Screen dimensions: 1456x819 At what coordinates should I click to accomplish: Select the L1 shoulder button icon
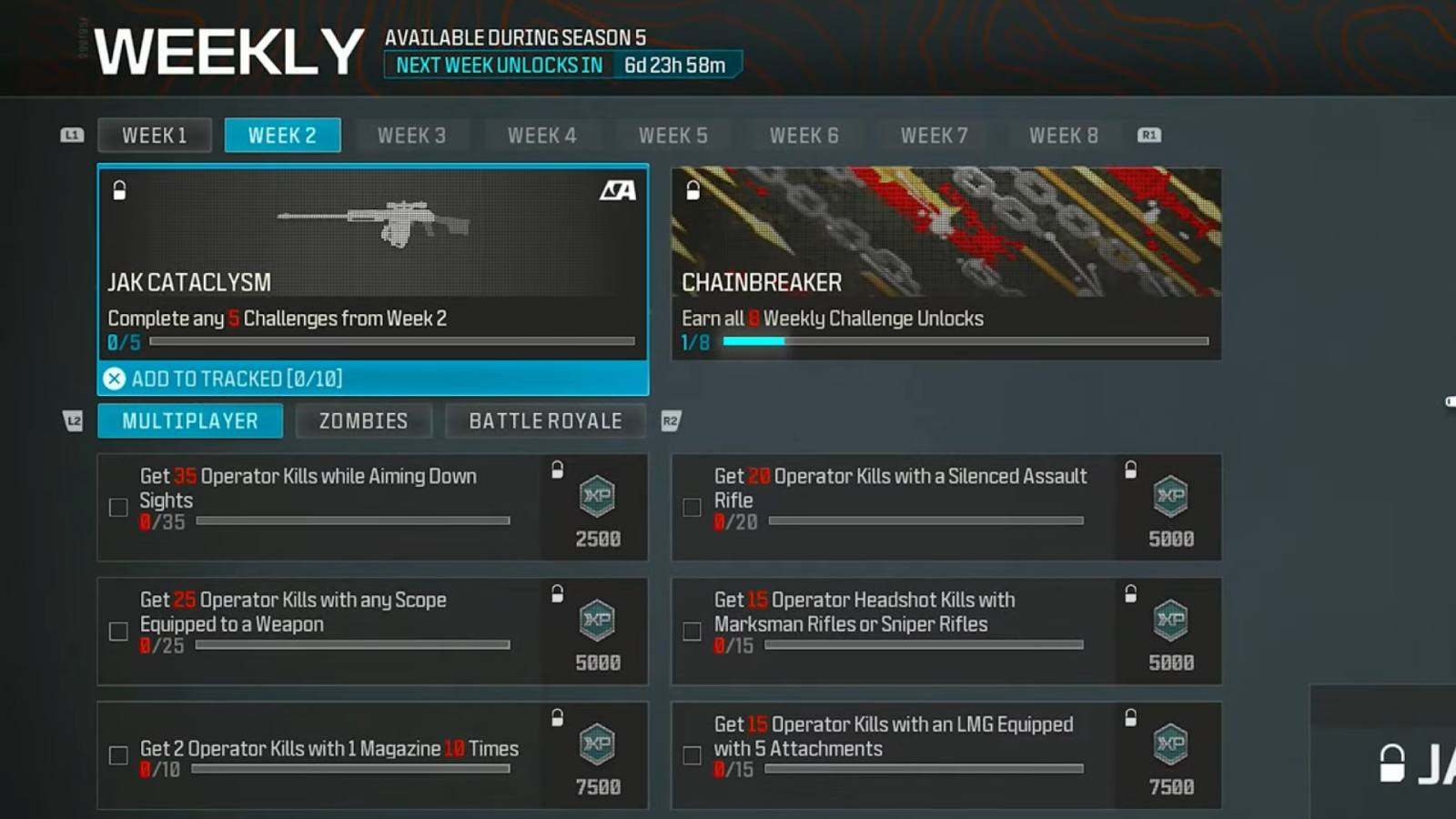pos(72,135)
